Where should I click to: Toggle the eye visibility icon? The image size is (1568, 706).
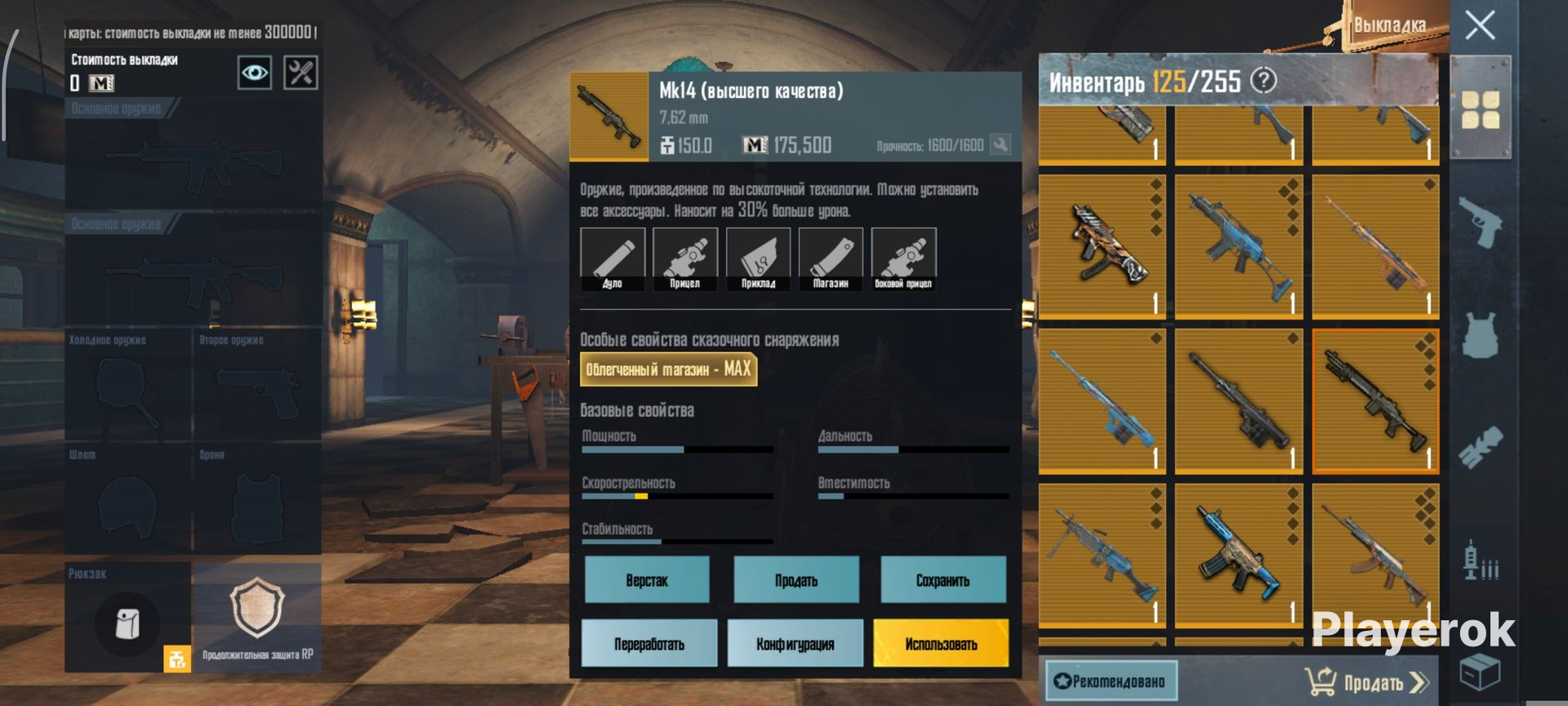[x=254, y=73]
